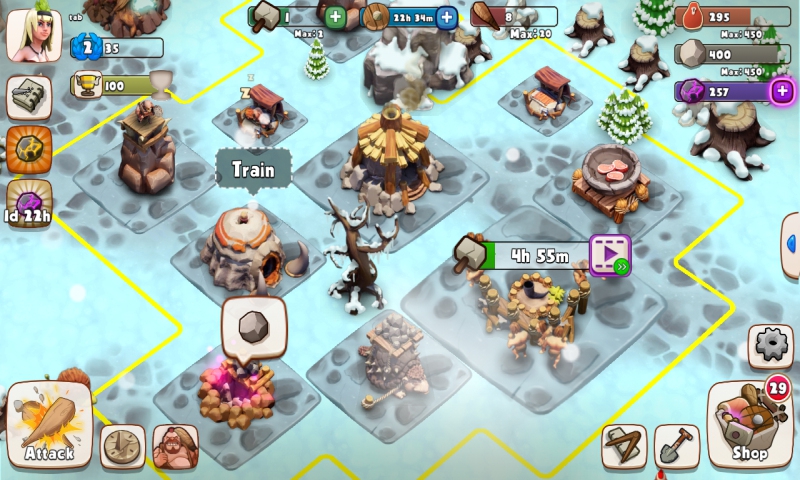Tap the Train bubble over the hut
The height and width of the screenshot is (480, 800).
point(253,169)
